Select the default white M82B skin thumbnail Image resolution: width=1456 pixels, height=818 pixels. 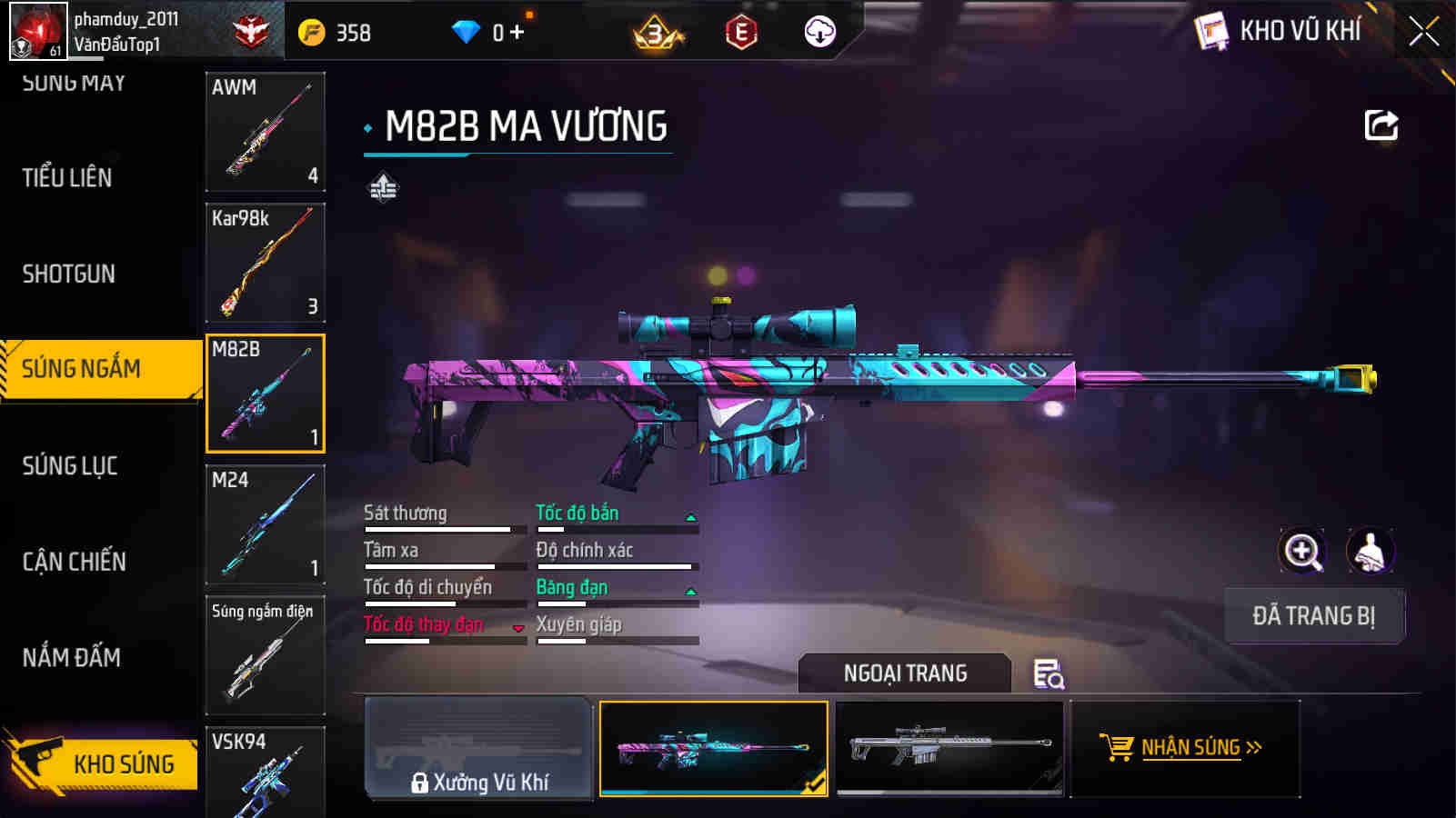click(949, 747)
